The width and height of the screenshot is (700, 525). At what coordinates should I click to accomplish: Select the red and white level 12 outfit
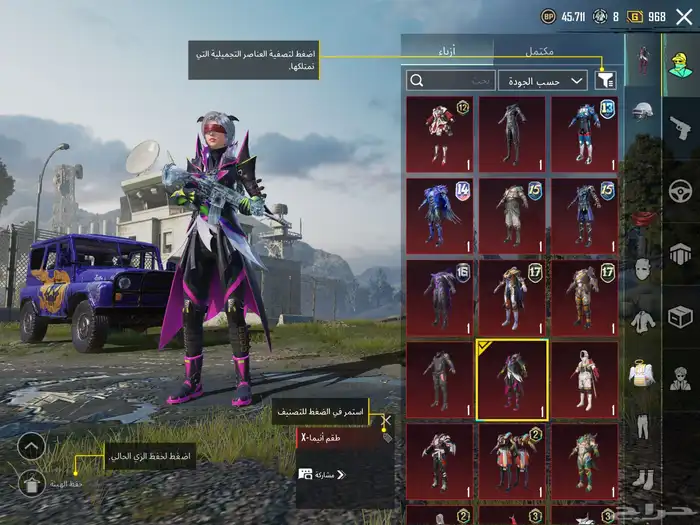coord(439,134)
